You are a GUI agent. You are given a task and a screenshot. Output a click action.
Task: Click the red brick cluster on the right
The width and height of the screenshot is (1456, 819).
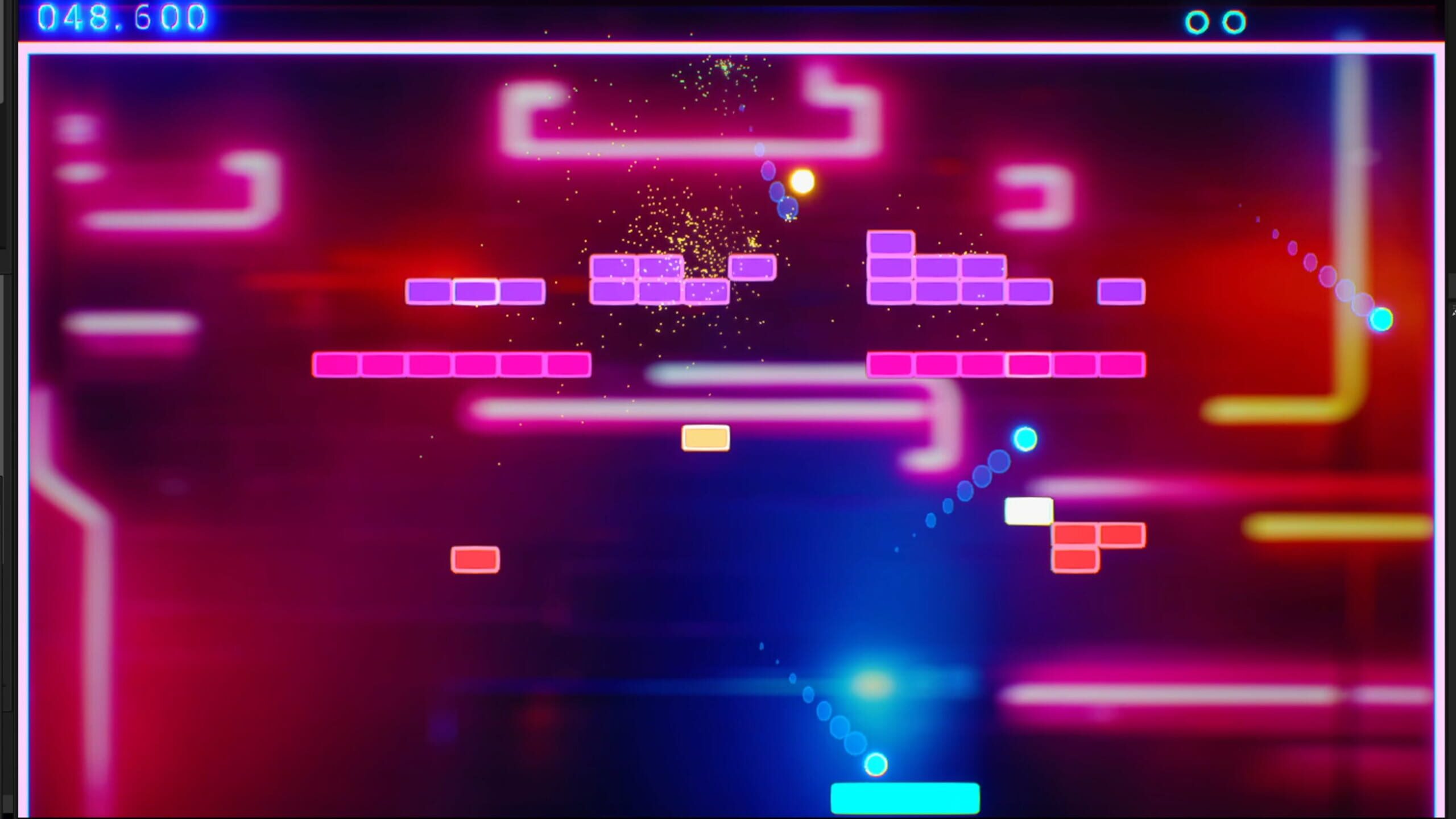(x=1079, y=545)
